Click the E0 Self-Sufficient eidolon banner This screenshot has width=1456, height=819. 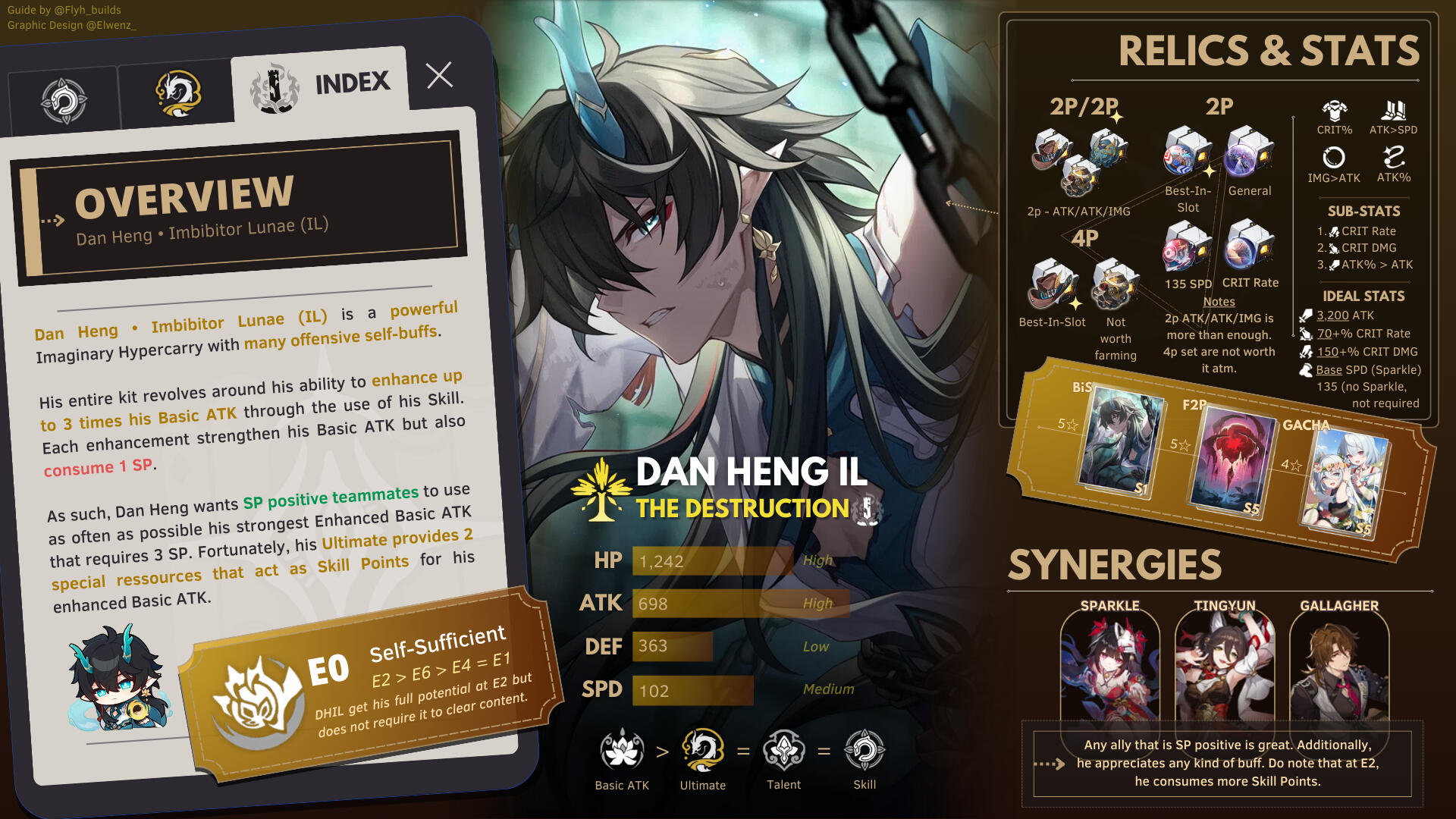tap(372, 686)
